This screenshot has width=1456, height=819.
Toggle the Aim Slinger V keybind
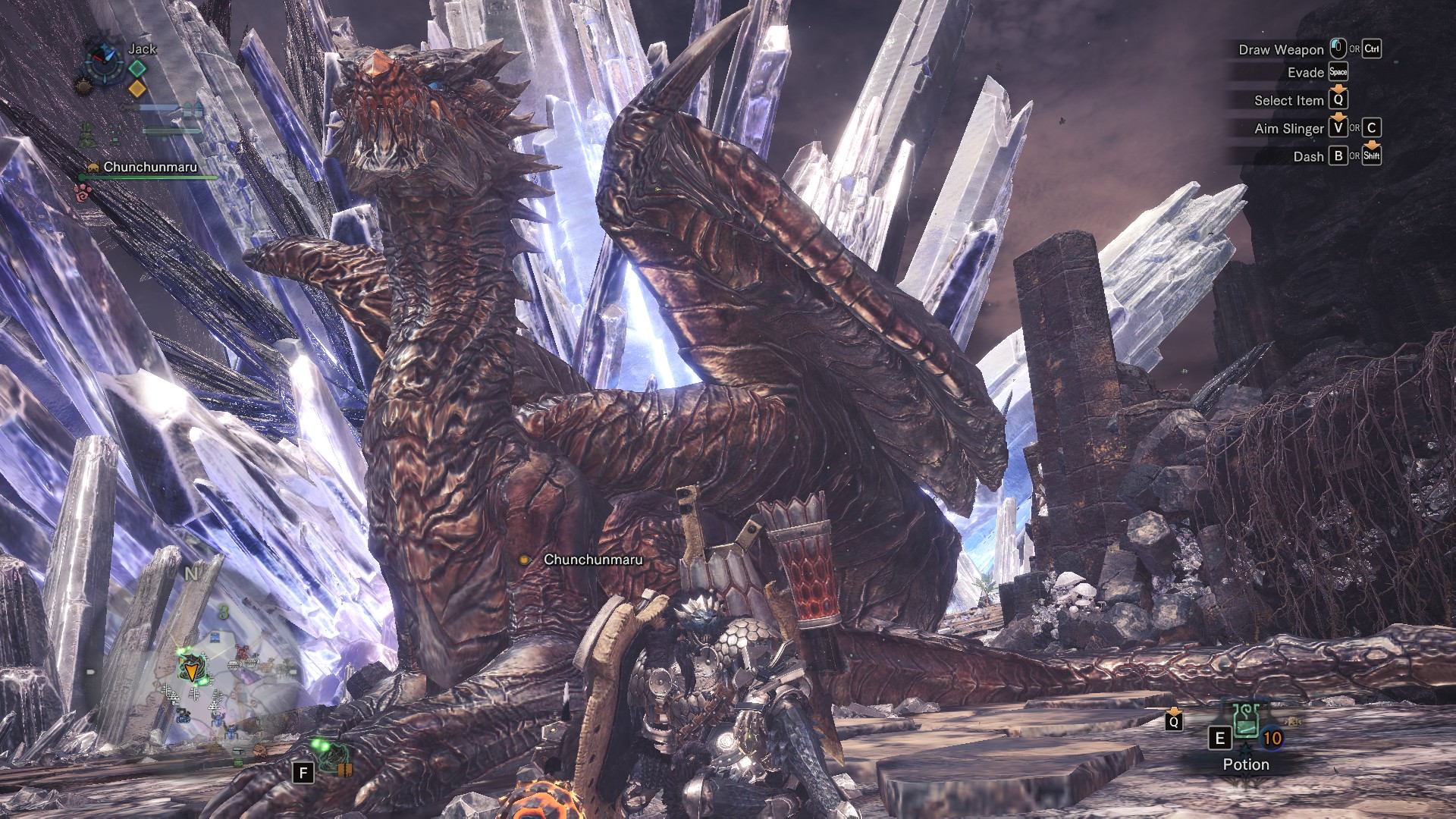click(1338, 129)
